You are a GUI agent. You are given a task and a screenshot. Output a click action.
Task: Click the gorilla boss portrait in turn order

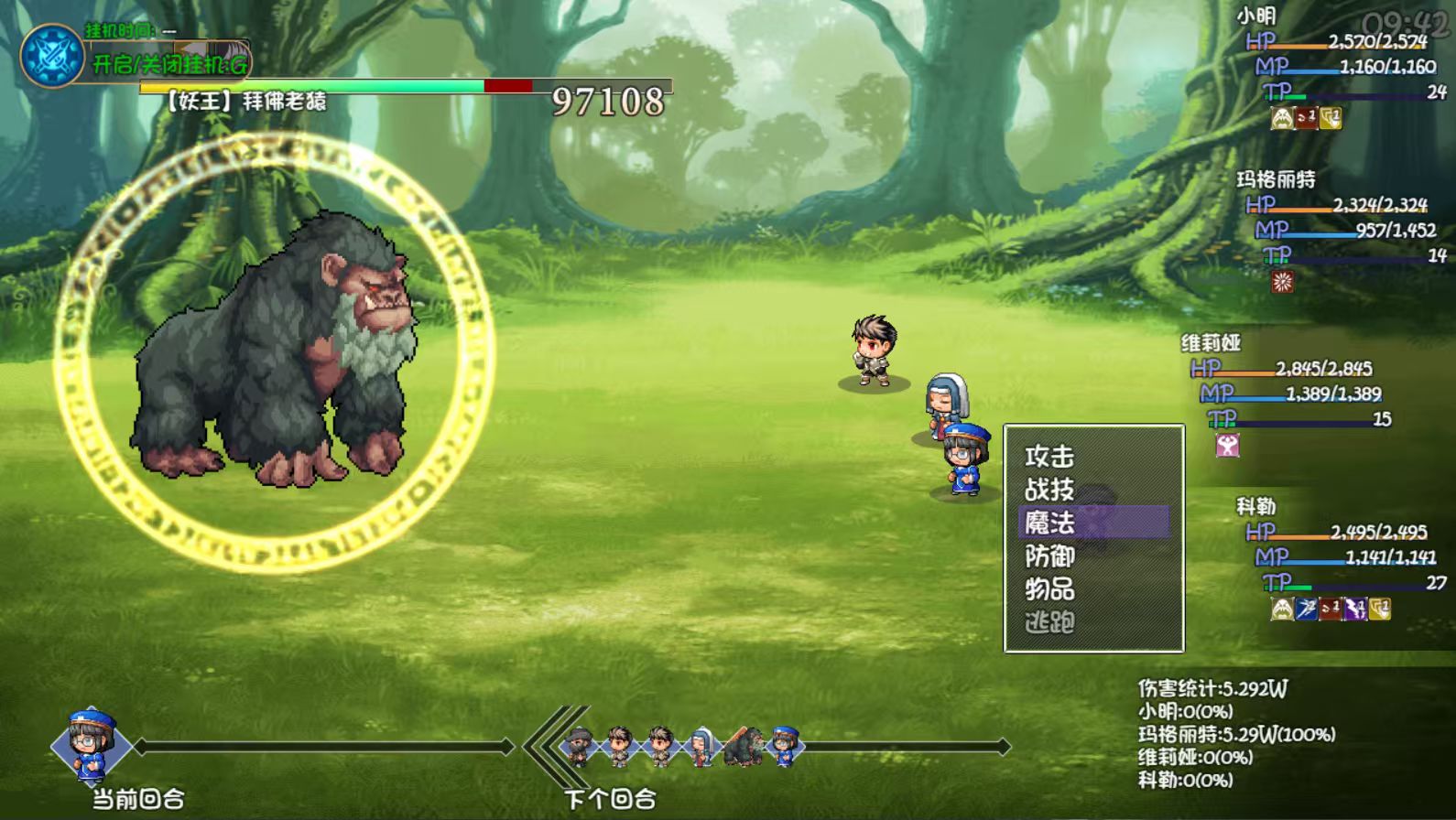pyautogui.click(x=743, y=747)
